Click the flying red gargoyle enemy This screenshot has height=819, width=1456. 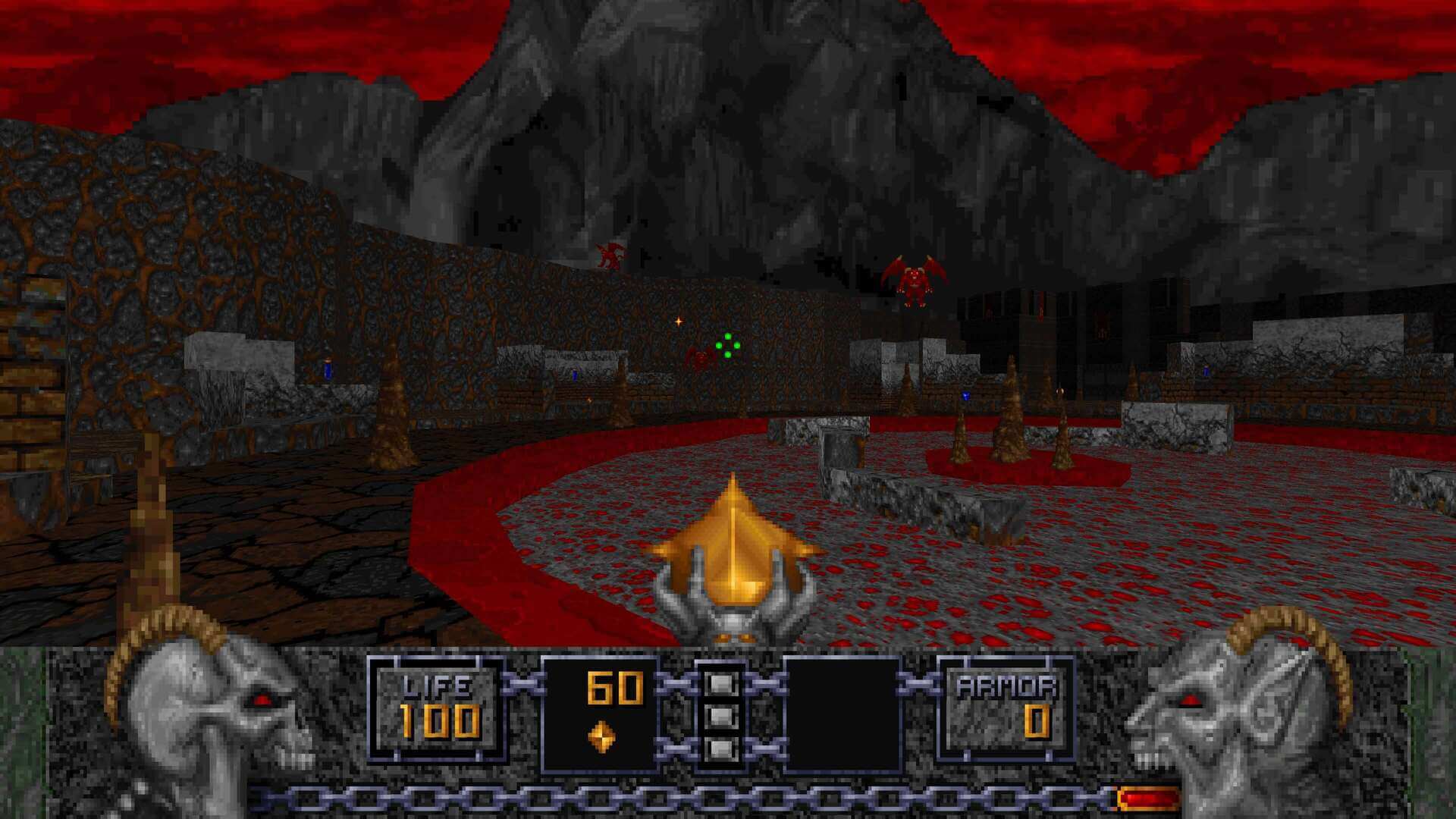tap(914, 281)
